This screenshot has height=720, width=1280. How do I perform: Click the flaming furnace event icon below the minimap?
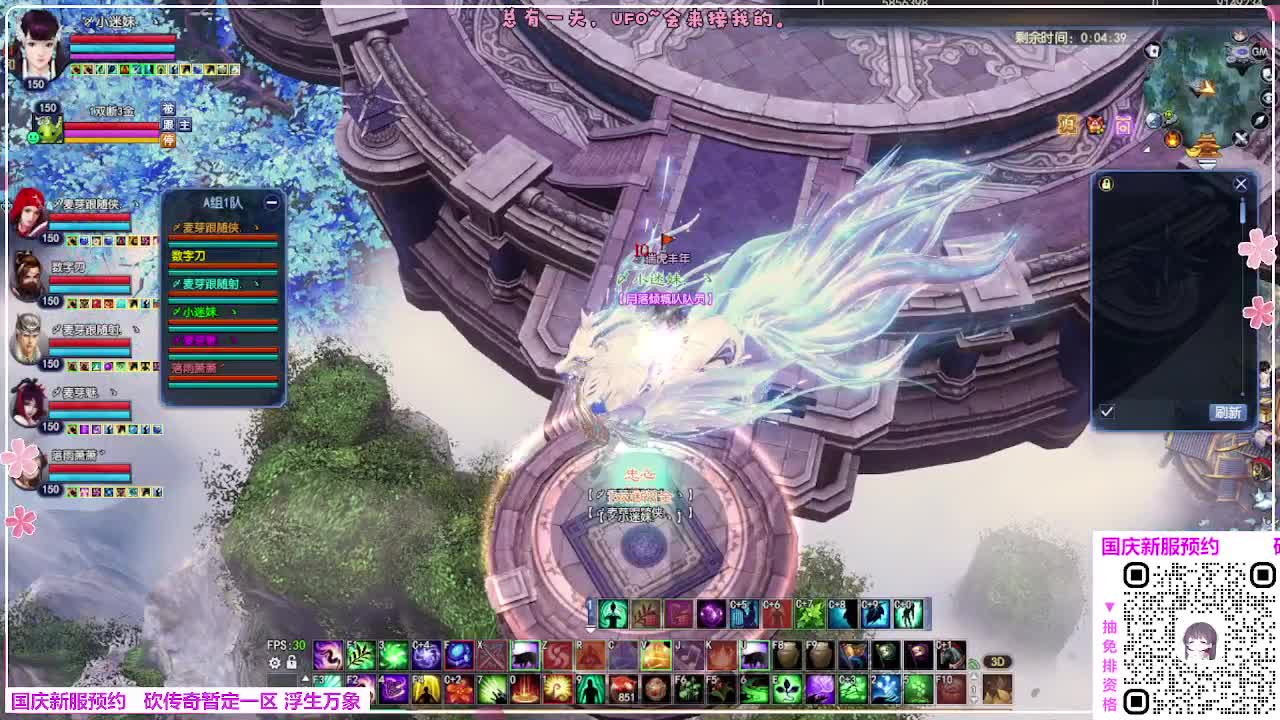pos(1172,140)
